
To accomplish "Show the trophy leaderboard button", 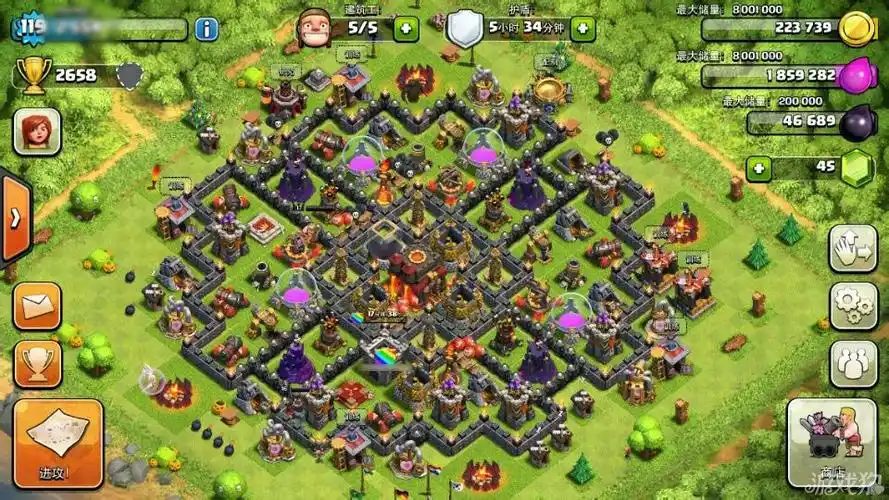I will pos(37,365).
